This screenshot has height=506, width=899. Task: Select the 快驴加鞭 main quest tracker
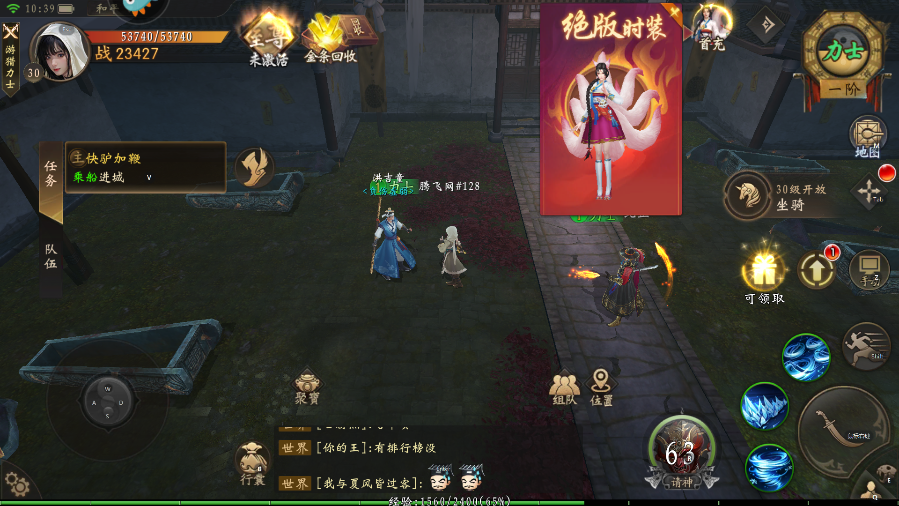pos(145,166)
